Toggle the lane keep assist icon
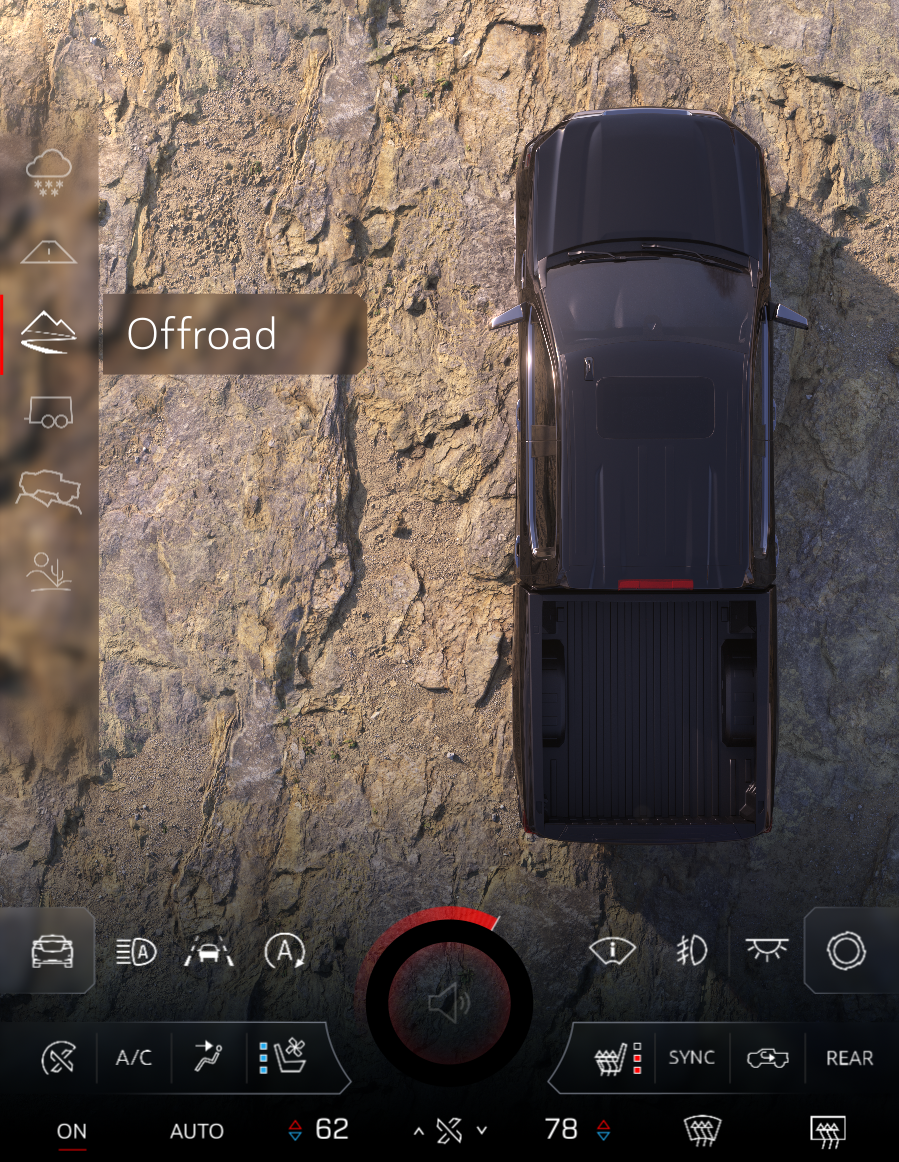The height and width of the screenshot is (1162, 899). (209, 952)
